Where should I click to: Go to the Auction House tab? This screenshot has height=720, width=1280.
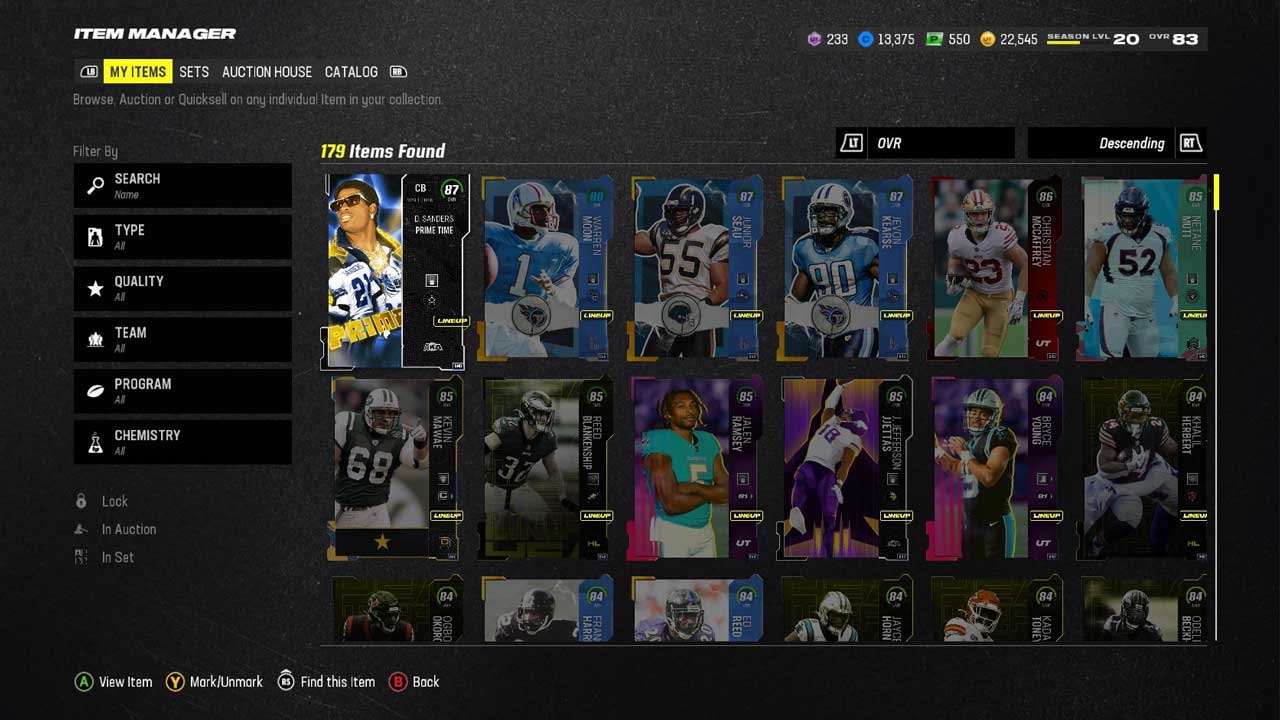267,72
